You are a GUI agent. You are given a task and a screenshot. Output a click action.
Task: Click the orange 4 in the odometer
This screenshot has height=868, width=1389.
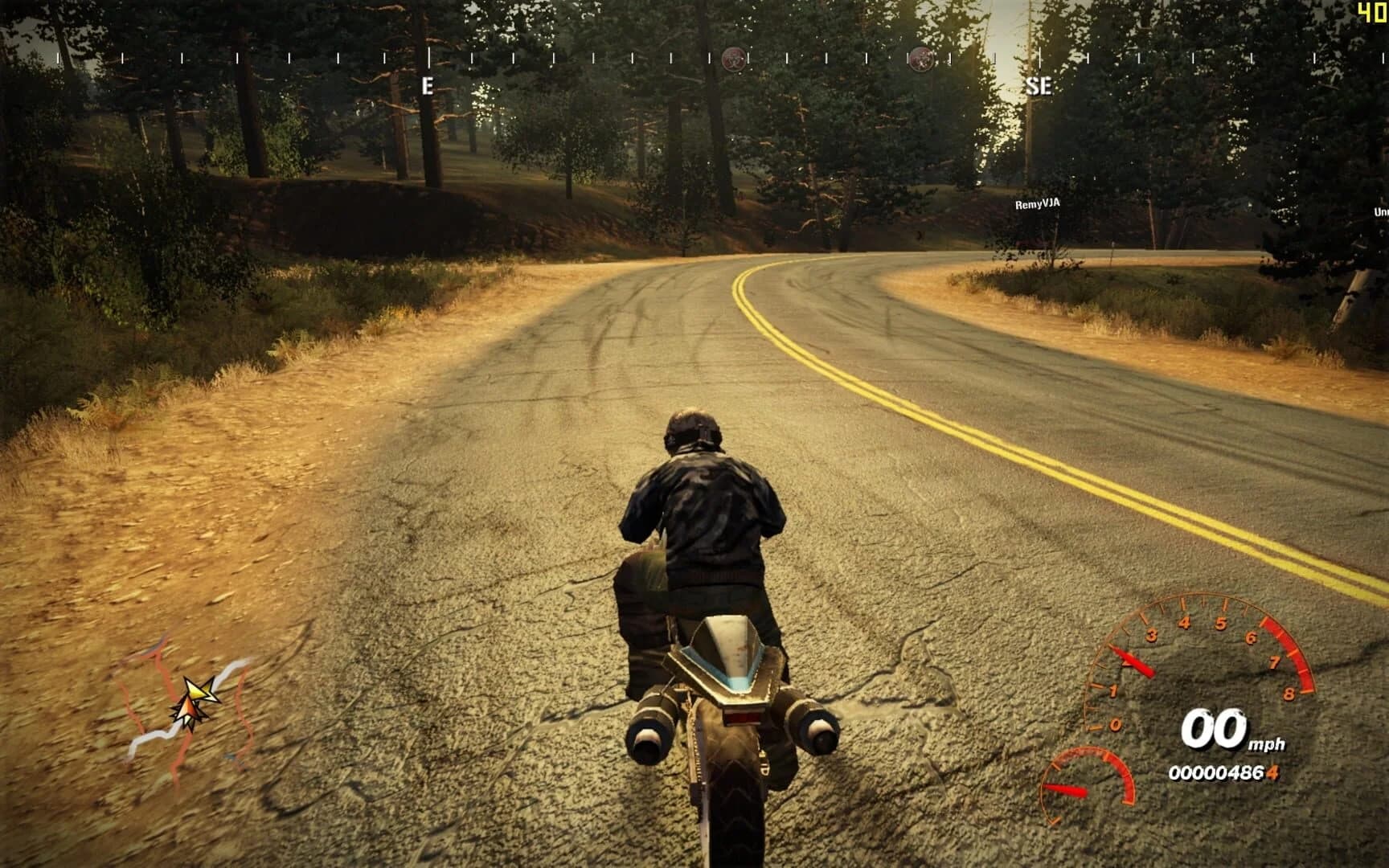1272,772
